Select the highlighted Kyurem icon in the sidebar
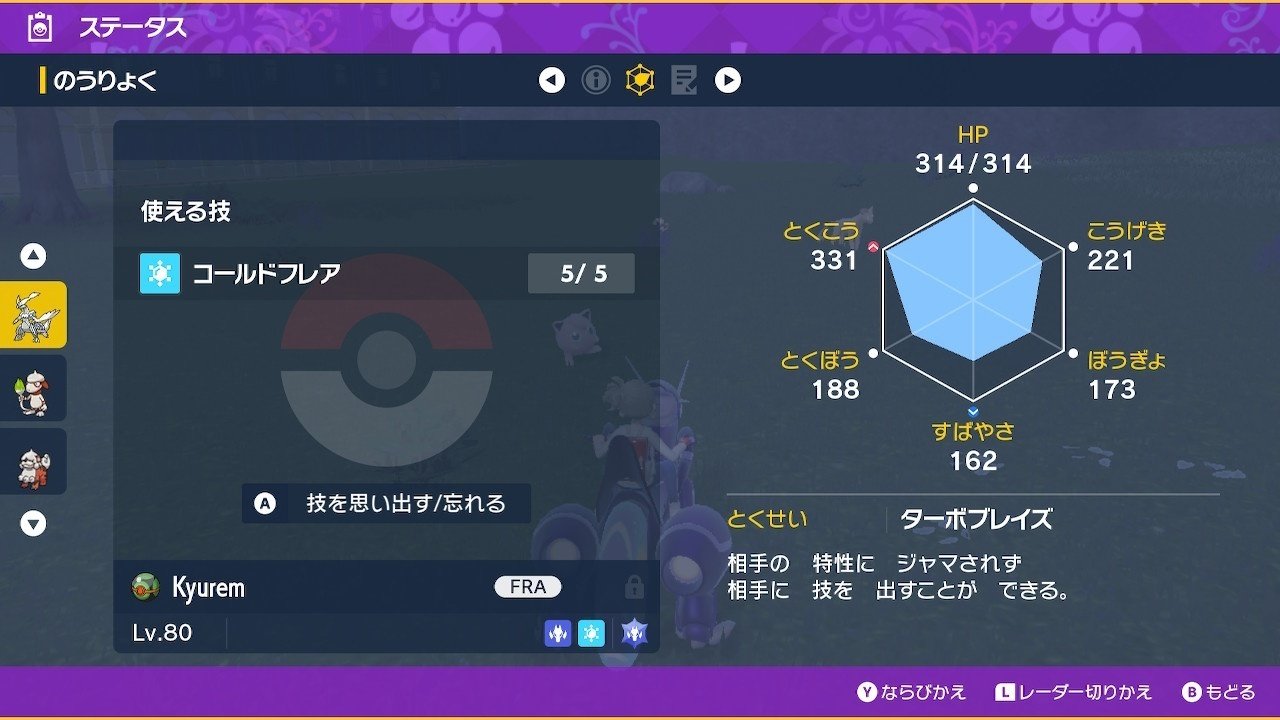This screenshot has width=1280, height=720. coord(34,313)
